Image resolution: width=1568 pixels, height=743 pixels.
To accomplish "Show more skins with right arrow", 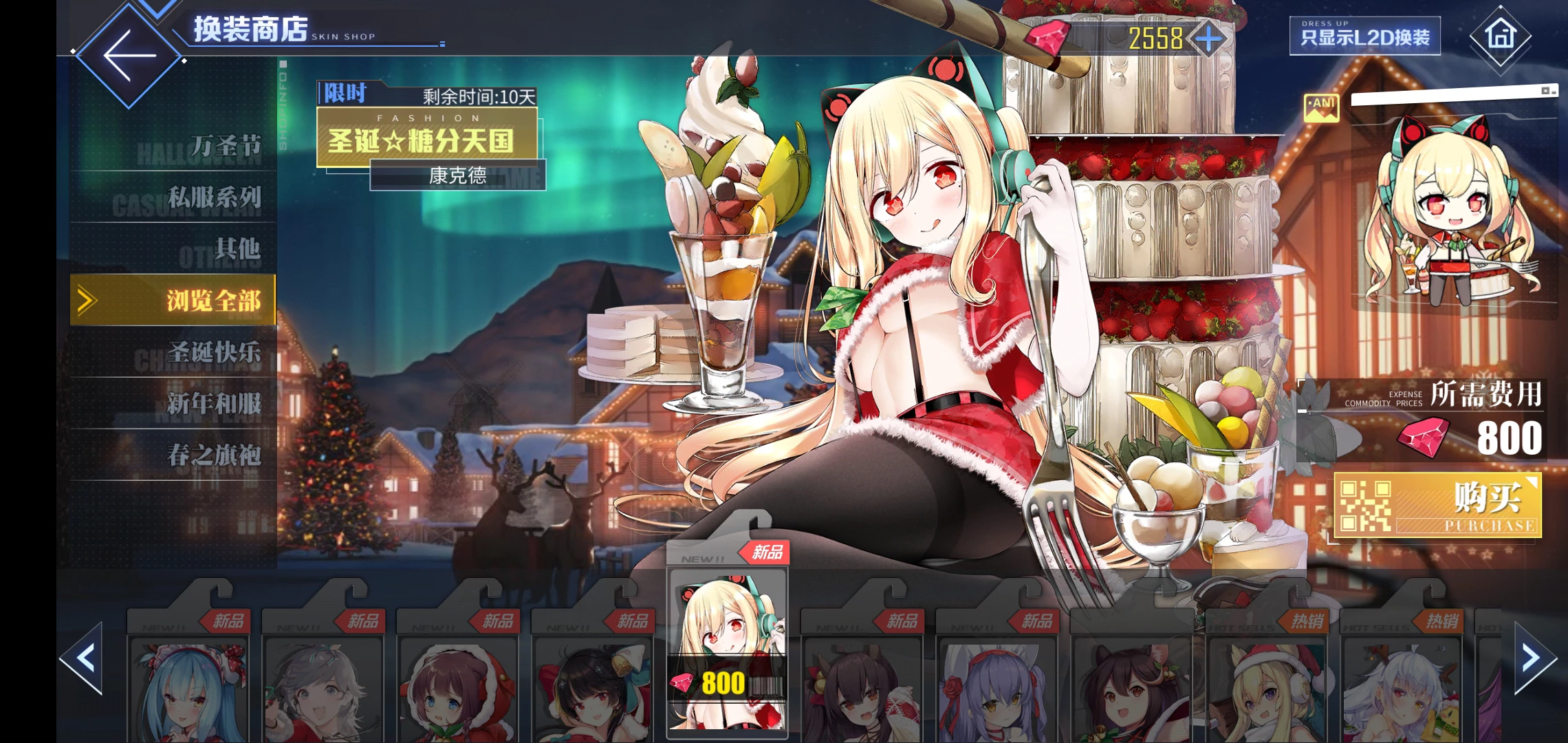I will (1532, 658).
